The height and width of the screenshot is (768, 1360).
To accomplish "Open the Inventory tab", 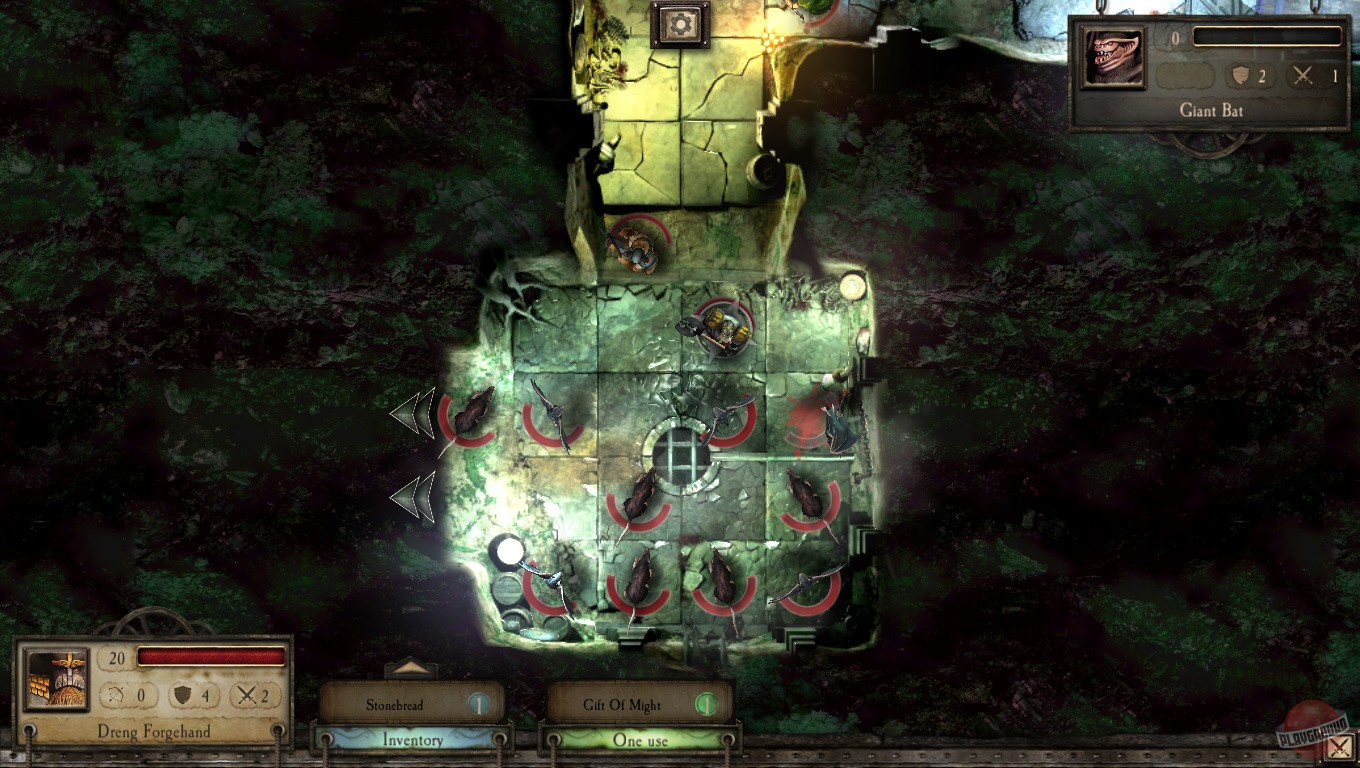I will tap(413, 740).
